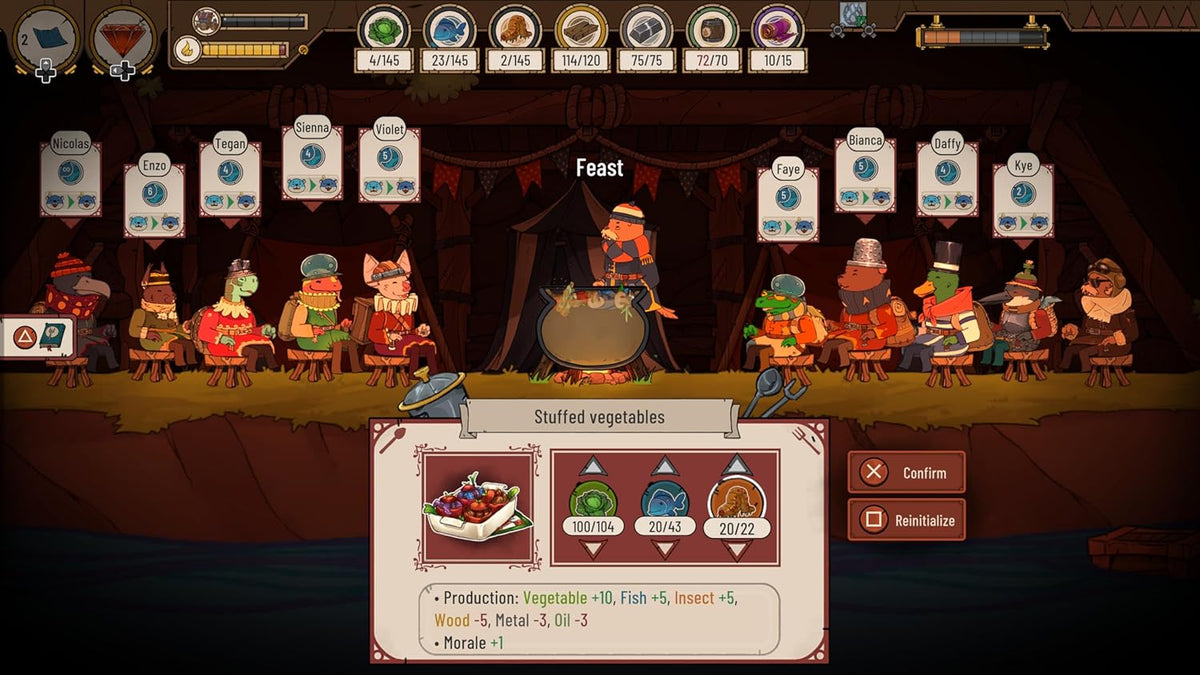Increase fish amount with up arrow
This screenshot has width=1200, height=675.
point(665,466)
